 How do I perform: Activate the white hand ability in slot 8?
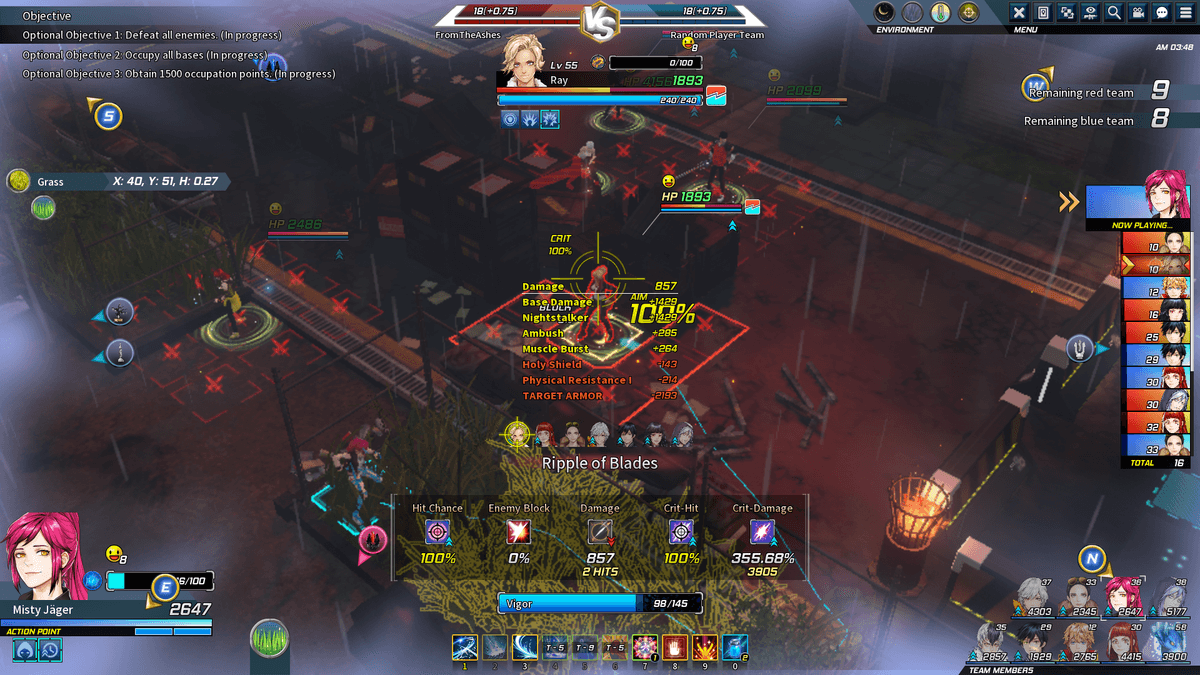tap(674, 647)
